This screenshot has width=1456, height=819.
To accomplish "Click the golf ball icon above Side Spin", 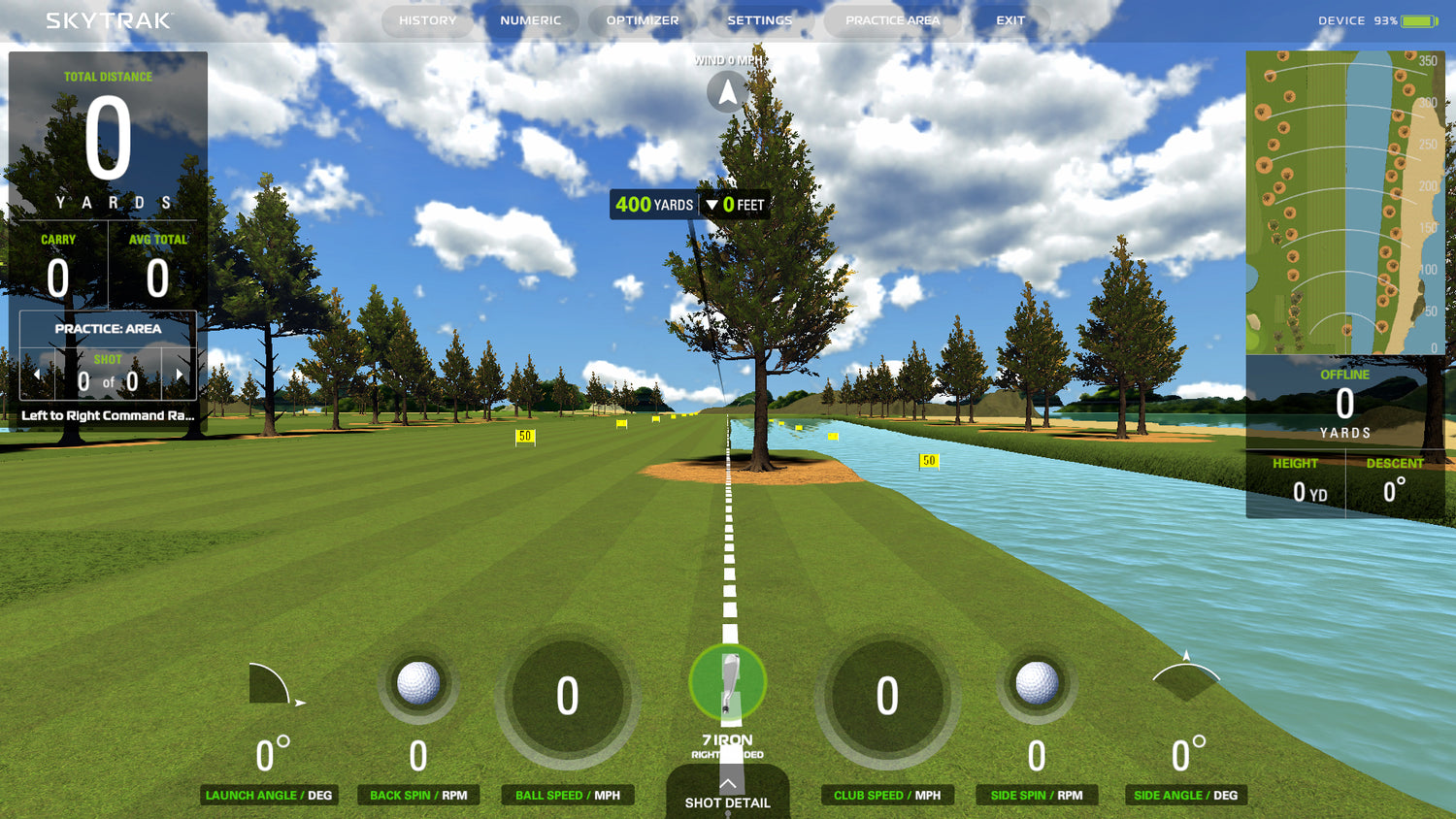I will click(1036, 683).
